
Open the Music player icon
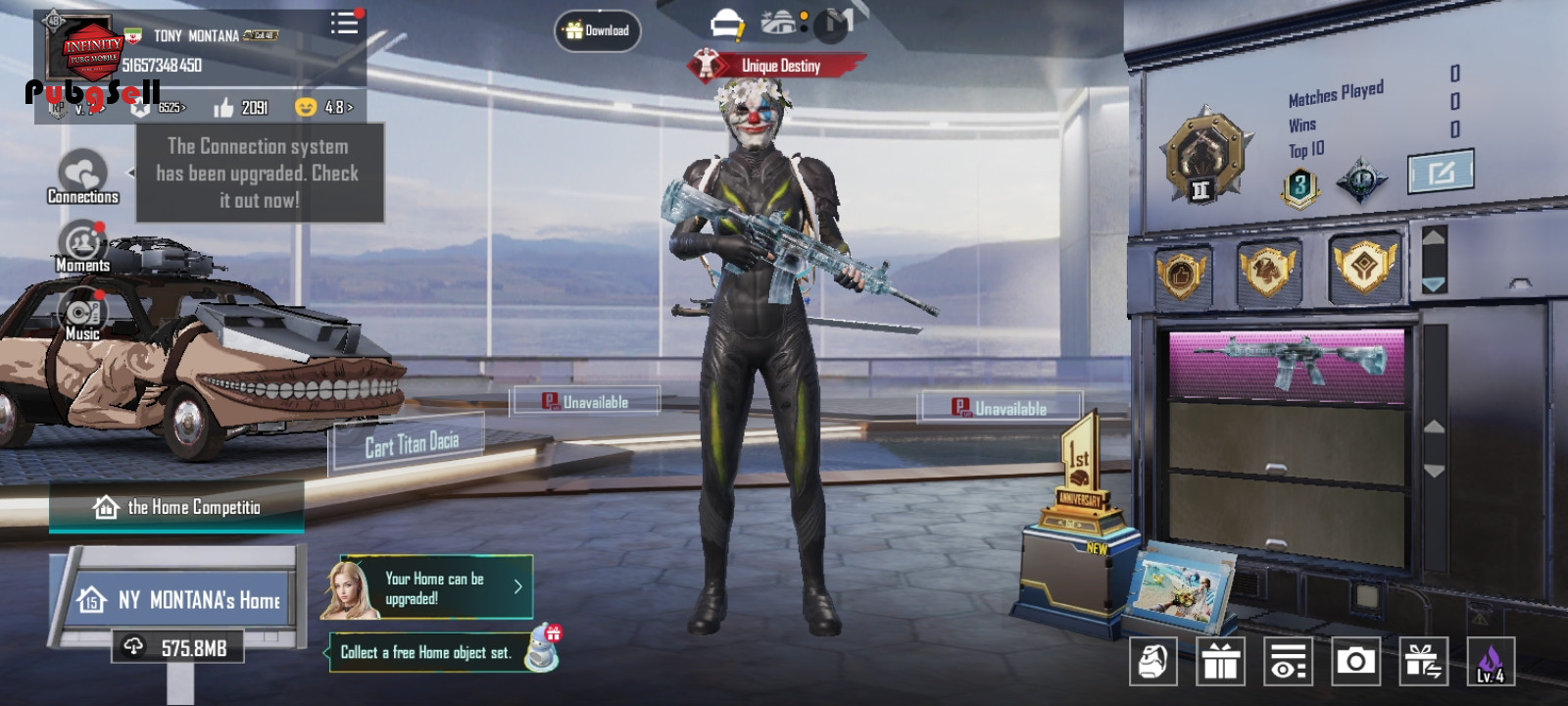(82, 316)
